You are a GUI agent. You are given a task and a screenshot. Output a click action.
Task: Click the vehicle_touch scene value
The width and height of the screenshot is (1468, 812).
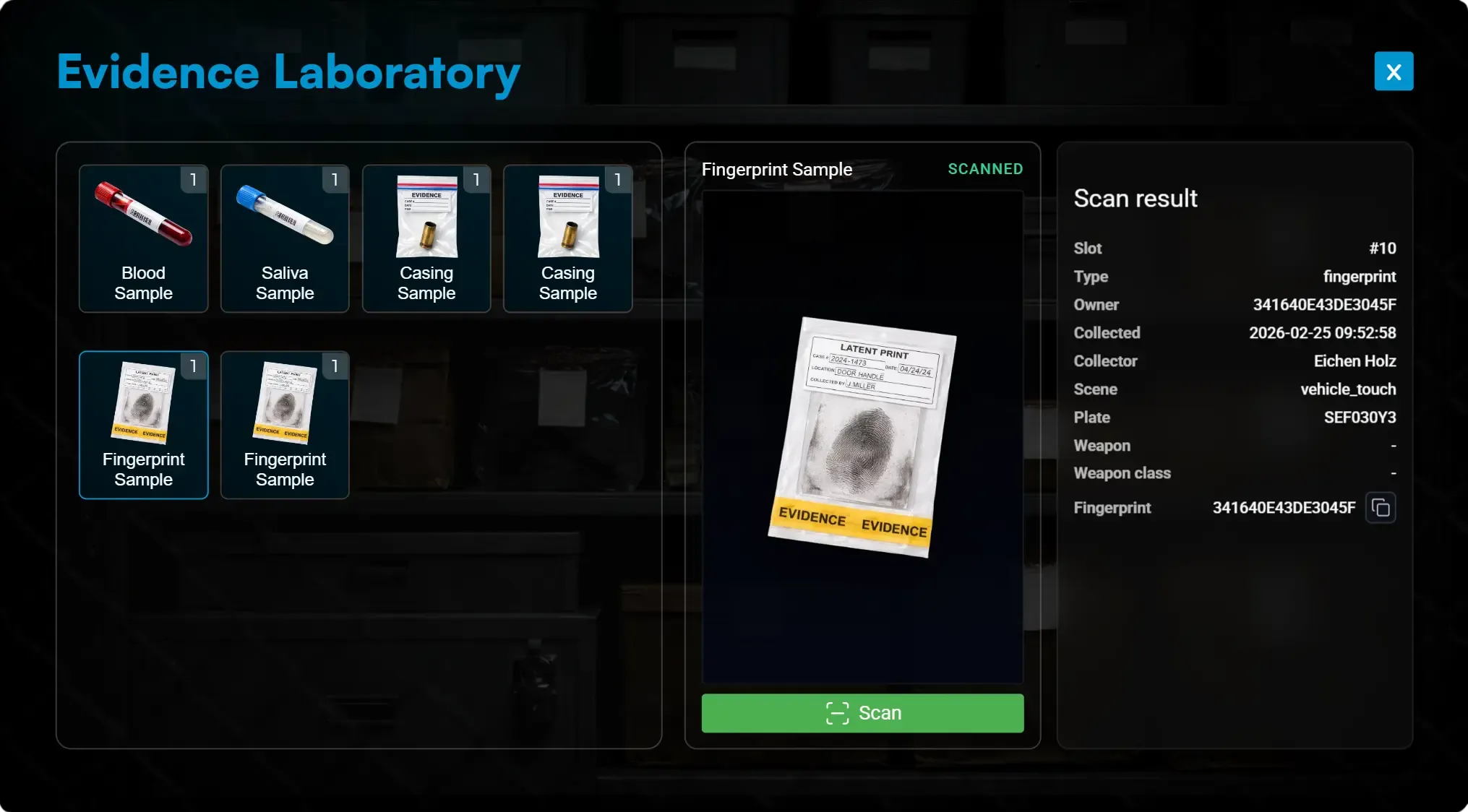[1349, 389]
